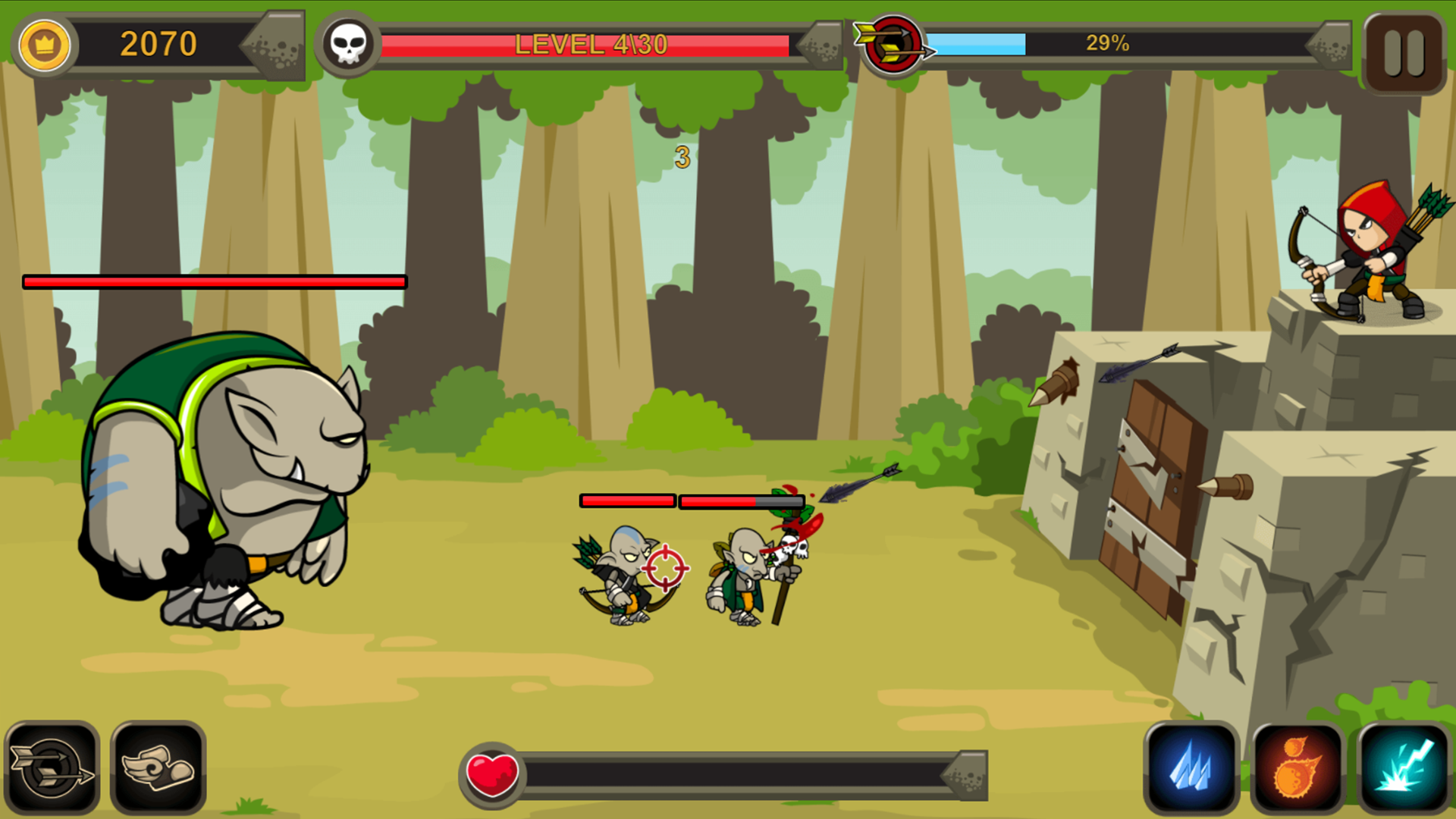Click the troll's red health bar
The image size is (1456, 819).
click(215, 281)
